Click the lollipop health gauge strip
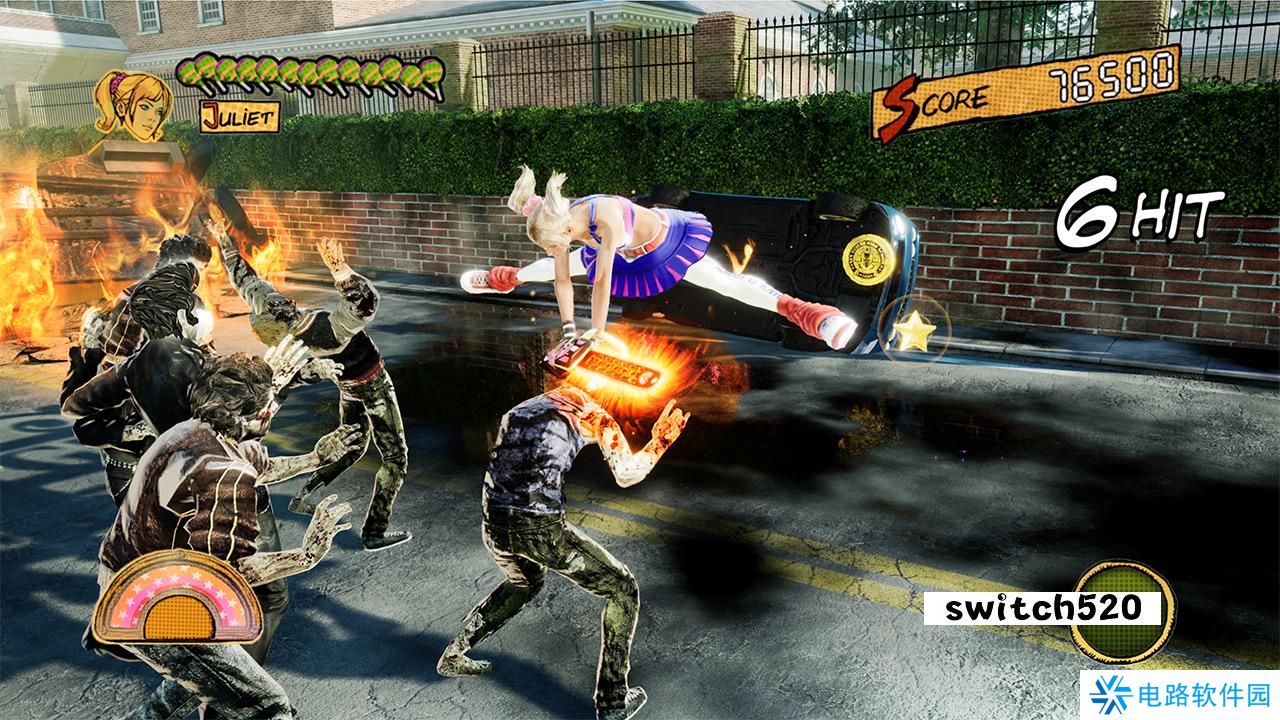The width and height of the screenshot is (1280, 720). coord(310,73)
